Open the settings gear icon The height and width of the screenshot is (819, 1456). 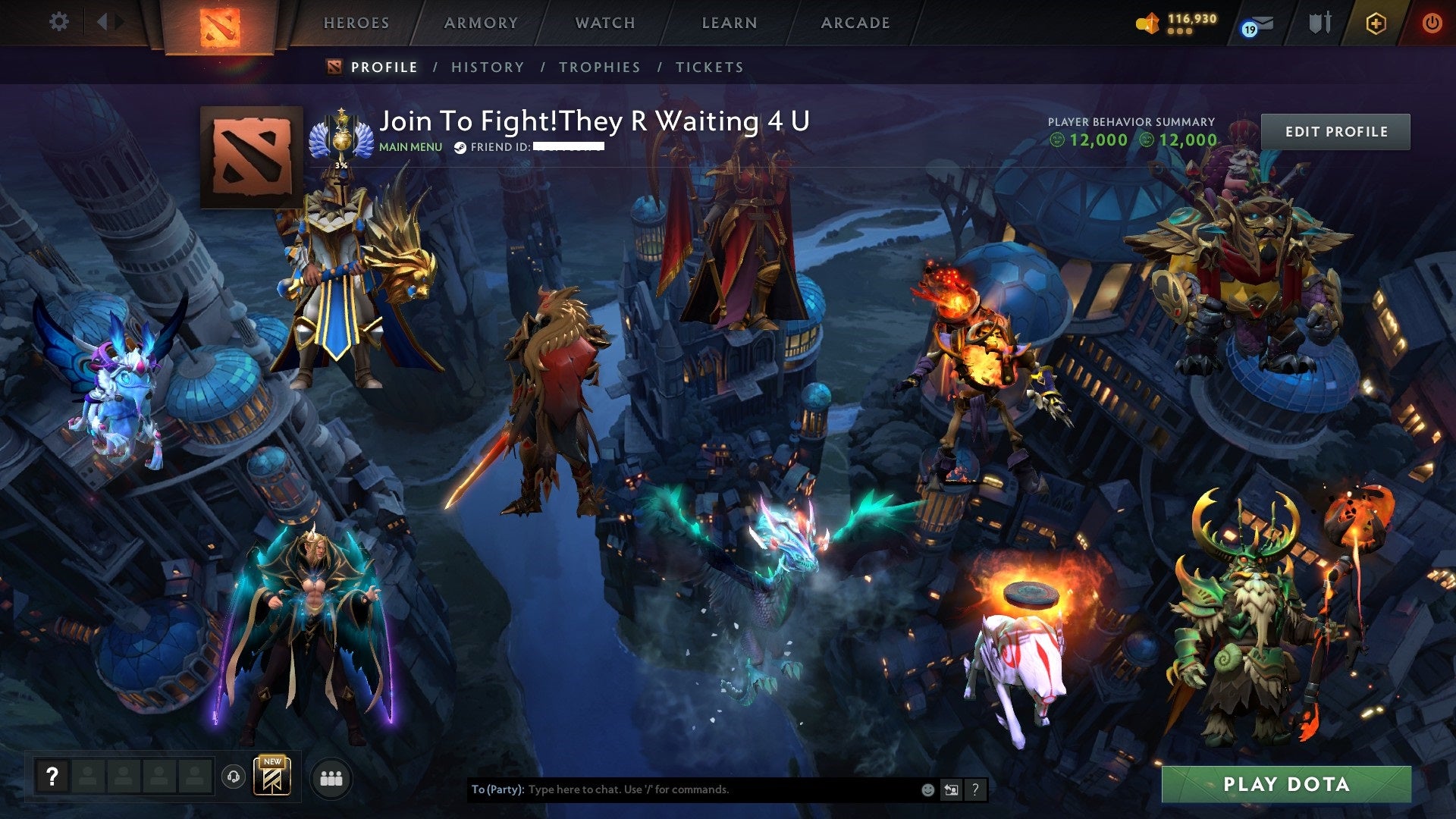[58, 21]
